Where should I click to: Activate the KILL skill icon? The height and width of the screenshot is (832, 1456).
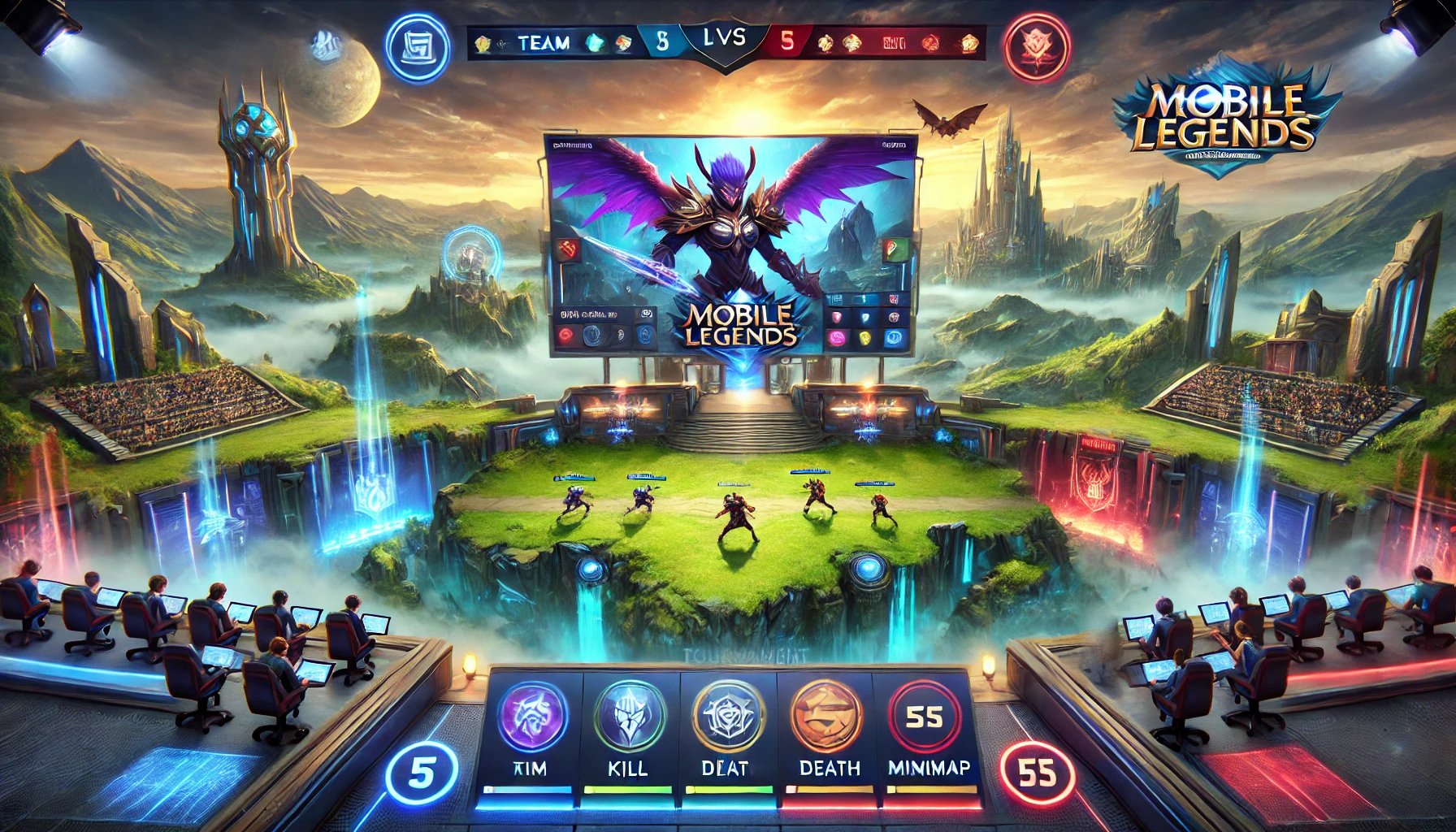pos(630,717)
